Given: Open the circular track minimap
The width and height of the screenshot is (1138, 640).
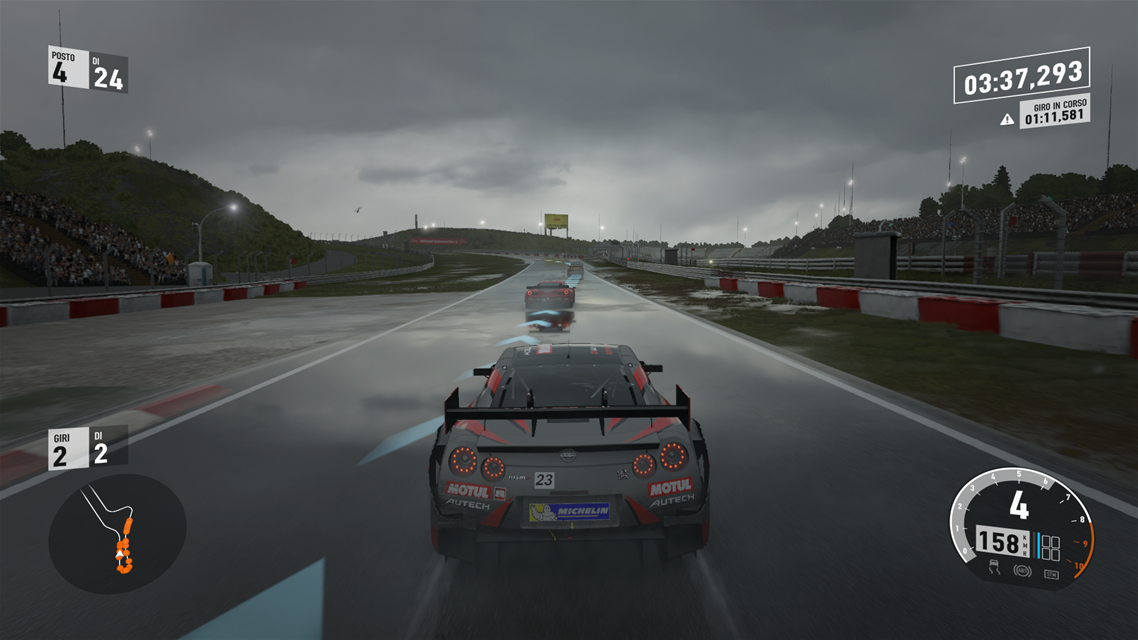Looking at the screenshot, I should click(x=117, y=534).
